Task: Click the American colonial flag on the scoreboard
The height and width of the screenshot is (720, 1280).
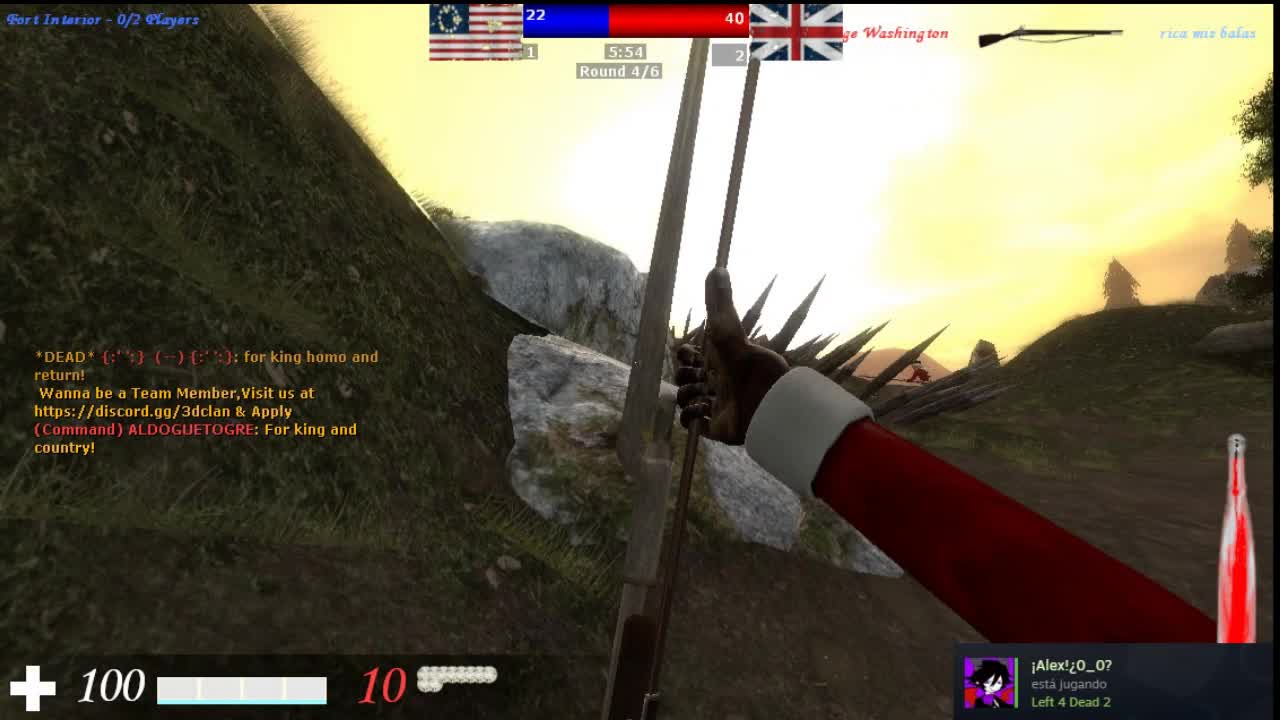Action: pyautogui.click(x=477, y=33)
